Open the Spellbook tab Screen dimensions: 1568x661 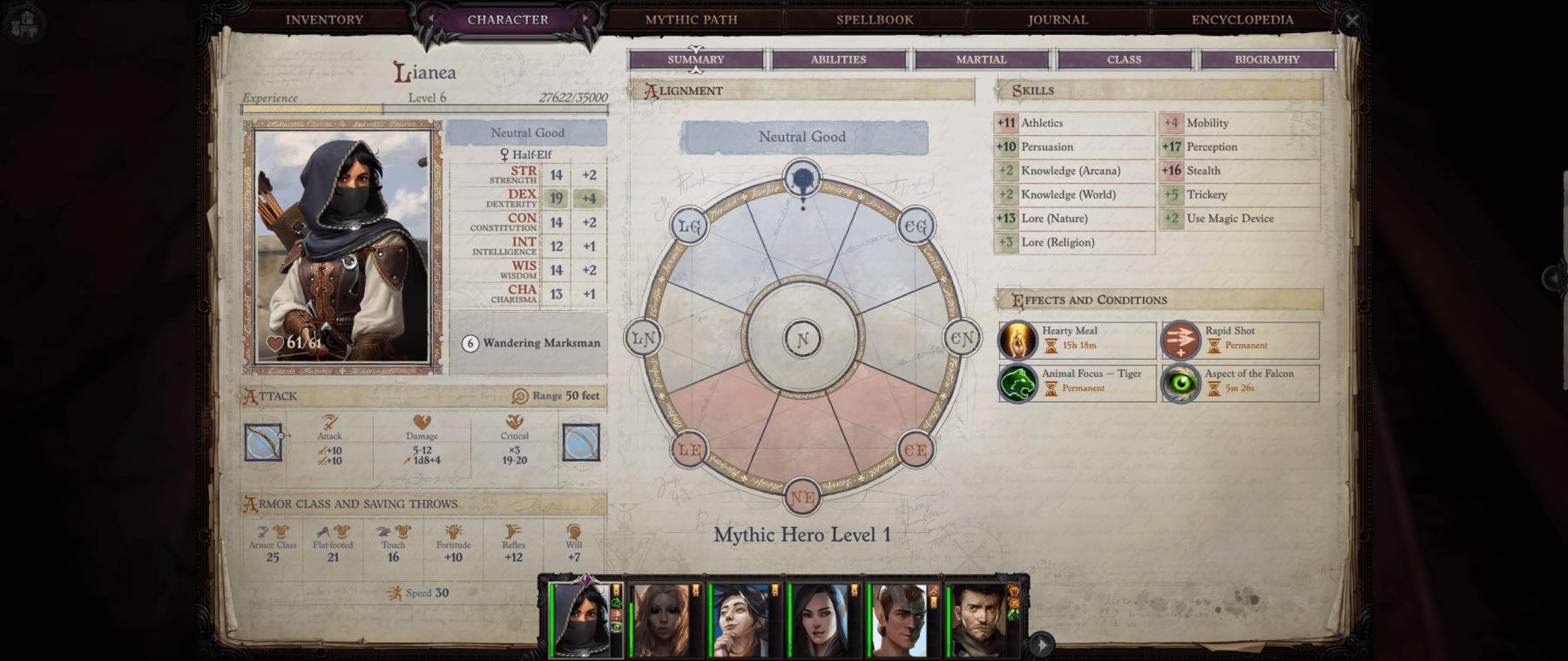tap(875, 19)
